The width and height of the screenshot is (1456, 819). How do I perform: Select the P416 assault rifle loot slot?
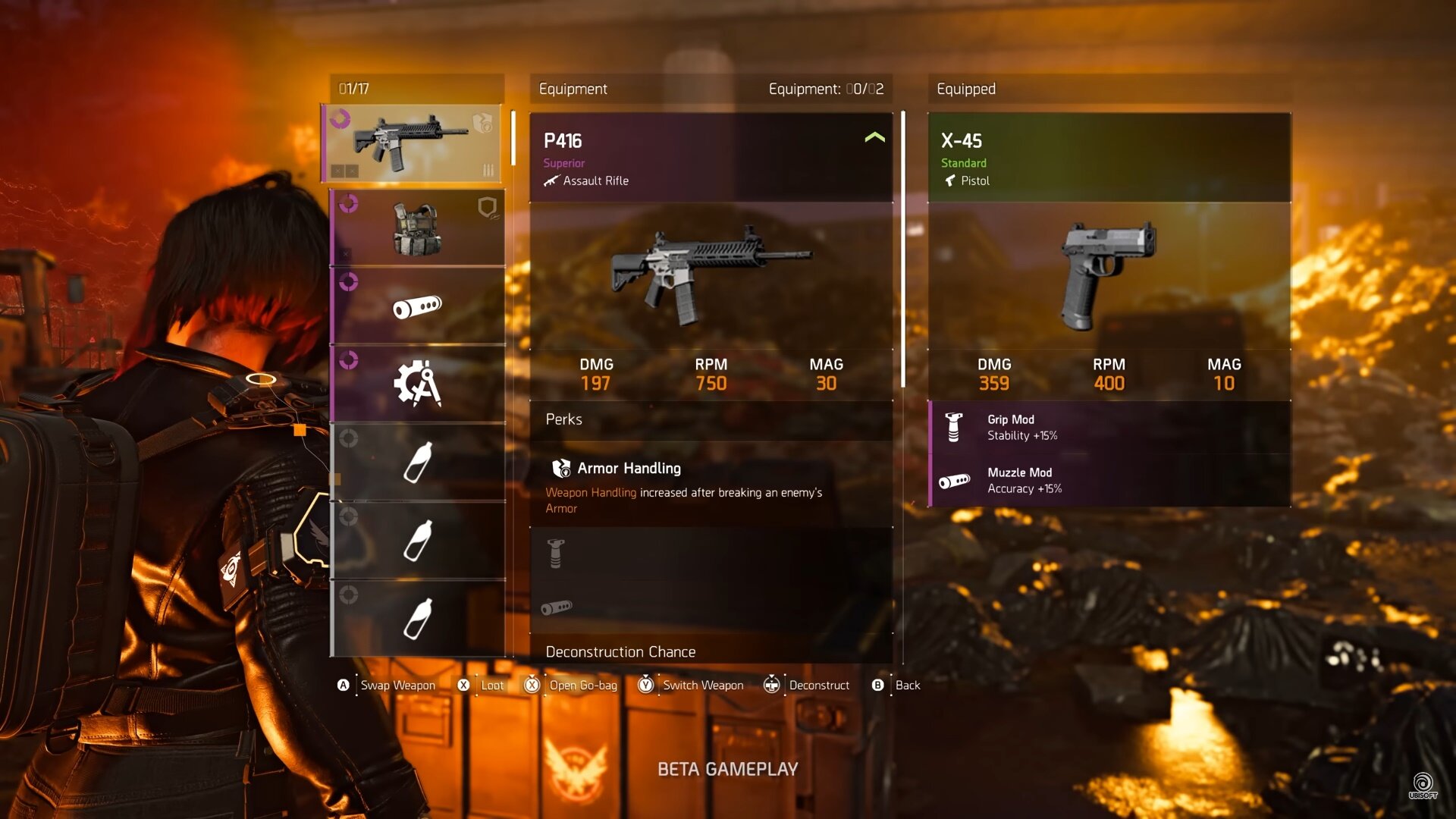[x=413, y=144]
